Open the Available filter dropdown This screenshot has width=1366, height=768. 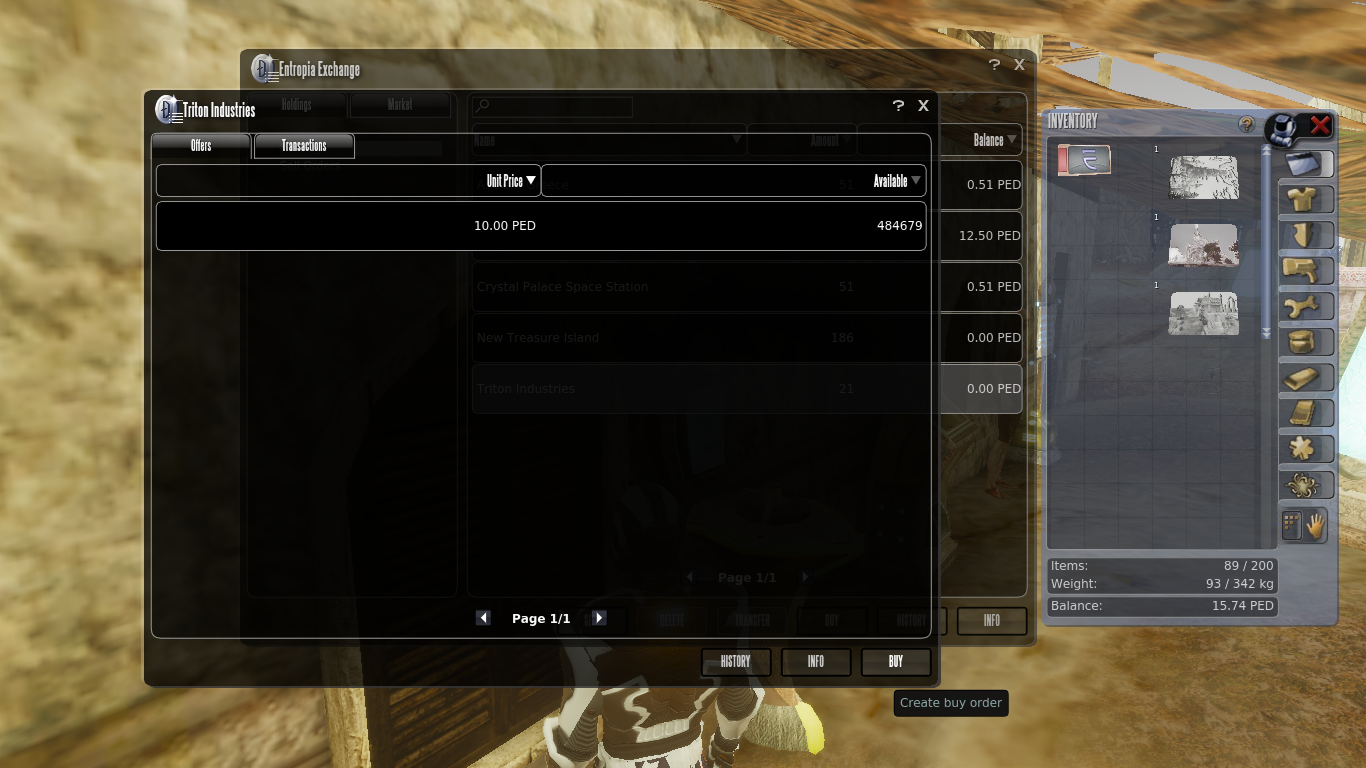coord(893,181)
